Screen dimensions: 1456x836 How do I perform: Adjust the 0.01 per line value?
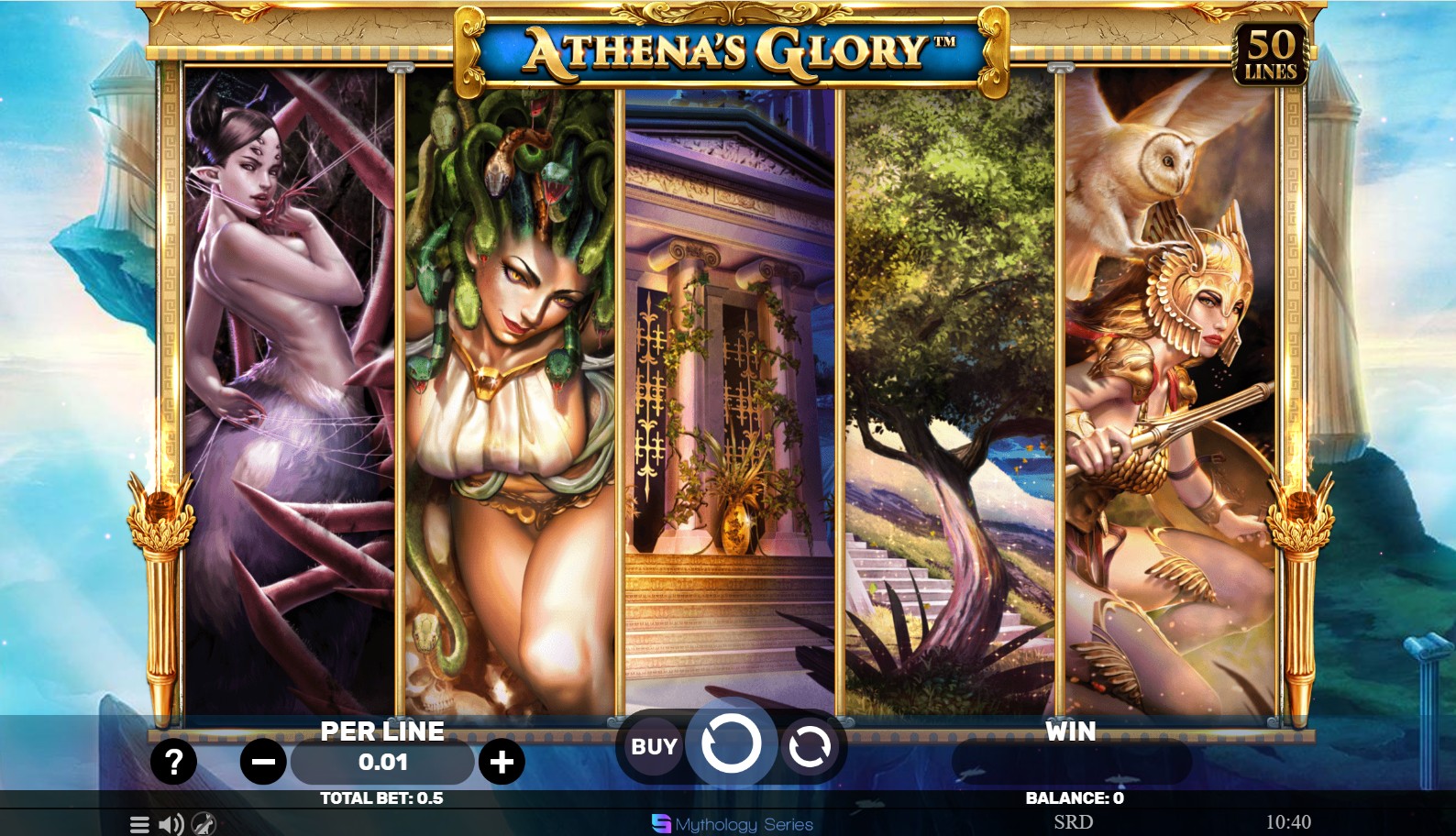(x=381, y=763)
